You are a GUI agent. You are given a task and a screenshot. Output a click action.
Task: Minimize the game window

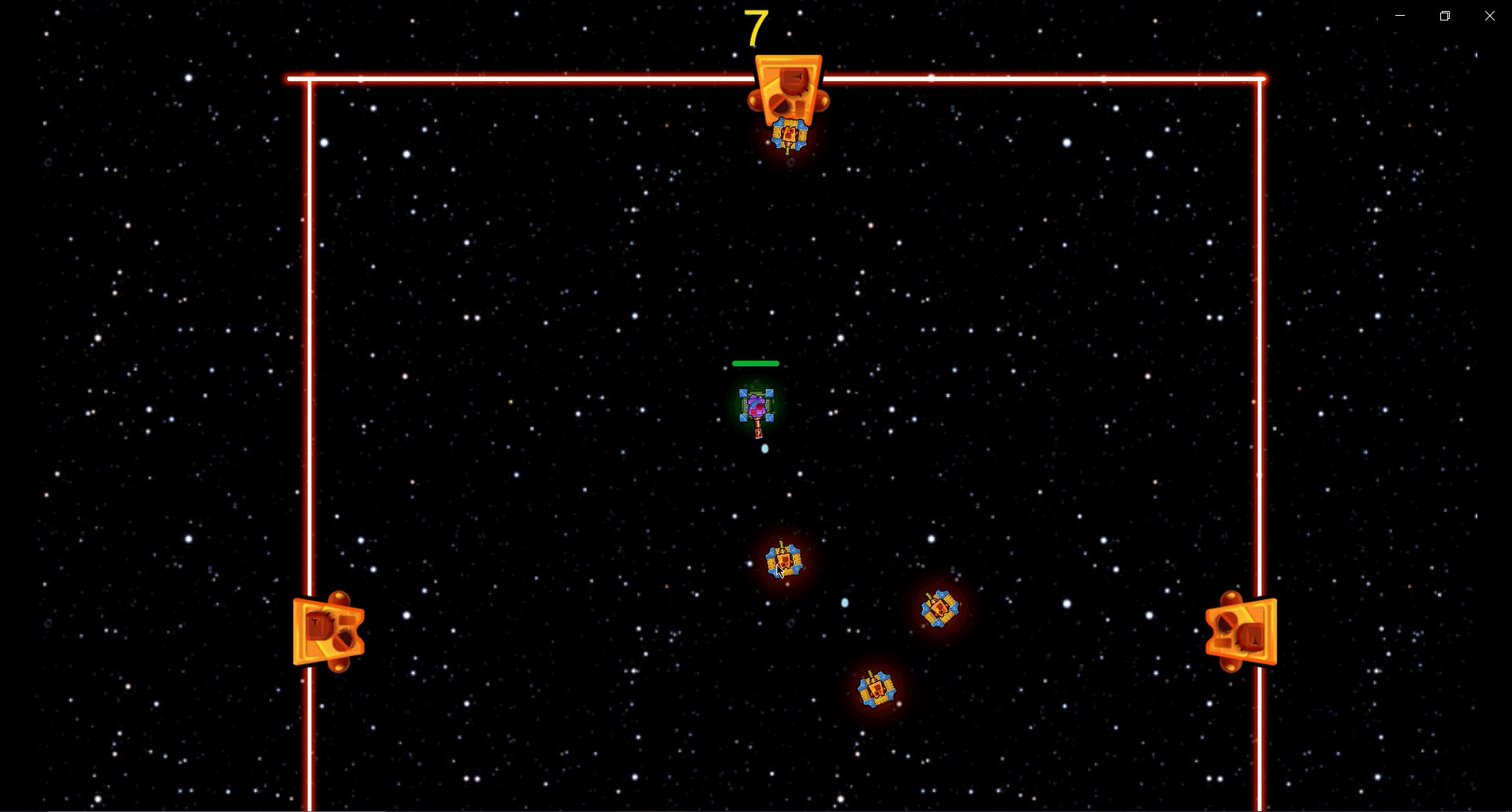(x=1400, y=16)
